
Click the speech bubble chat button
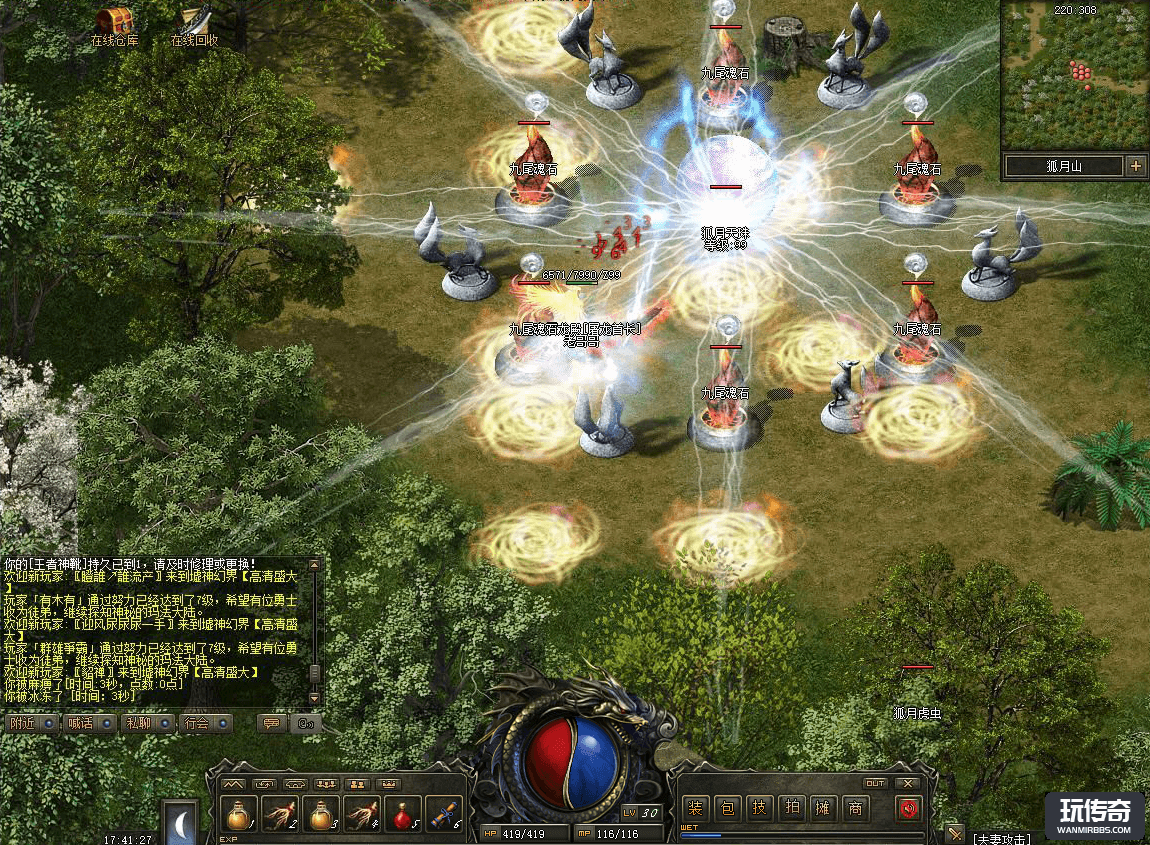pyautogui.click(x=271, y=723)
